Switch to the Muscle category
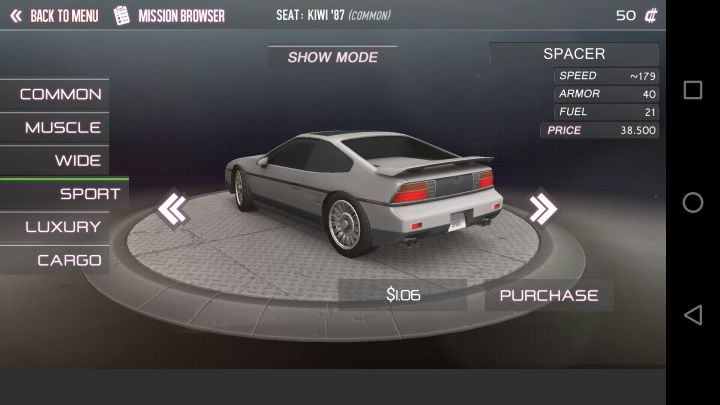The height and width of the screenshot is (405, 720). coord(62,127)
